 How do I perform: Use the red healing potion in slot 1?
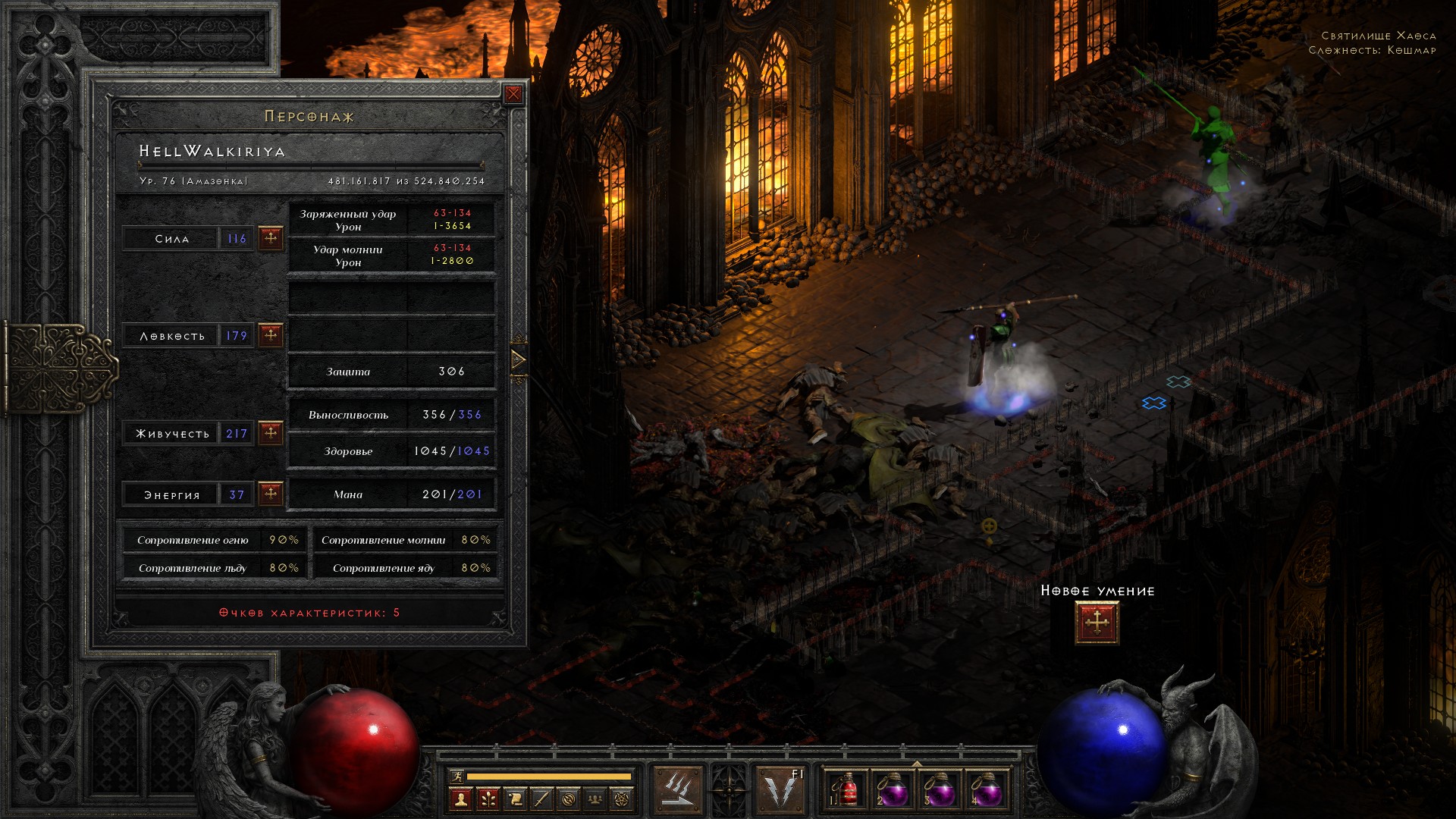point(845,790)
